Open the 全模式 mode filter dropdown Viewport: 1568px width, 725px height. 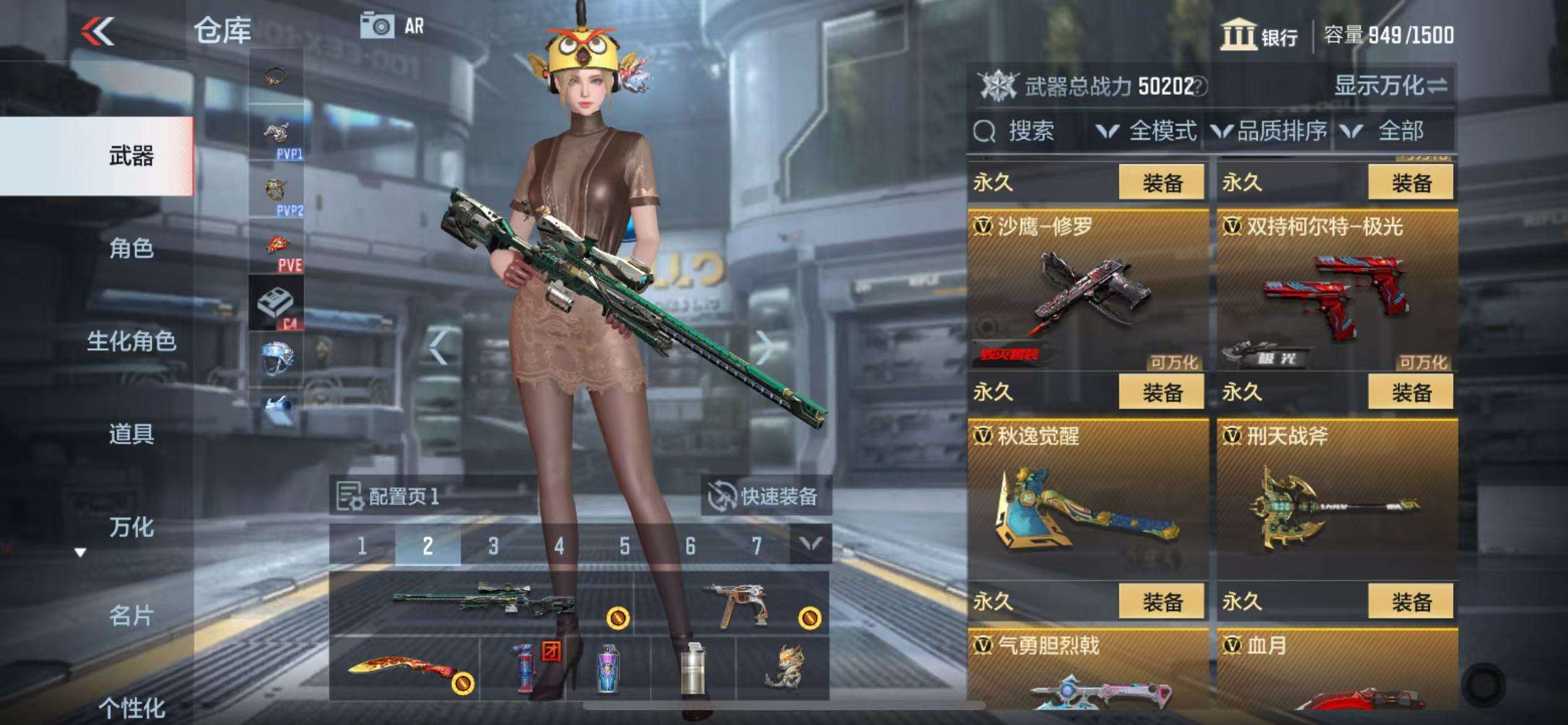click(1147, 131)
